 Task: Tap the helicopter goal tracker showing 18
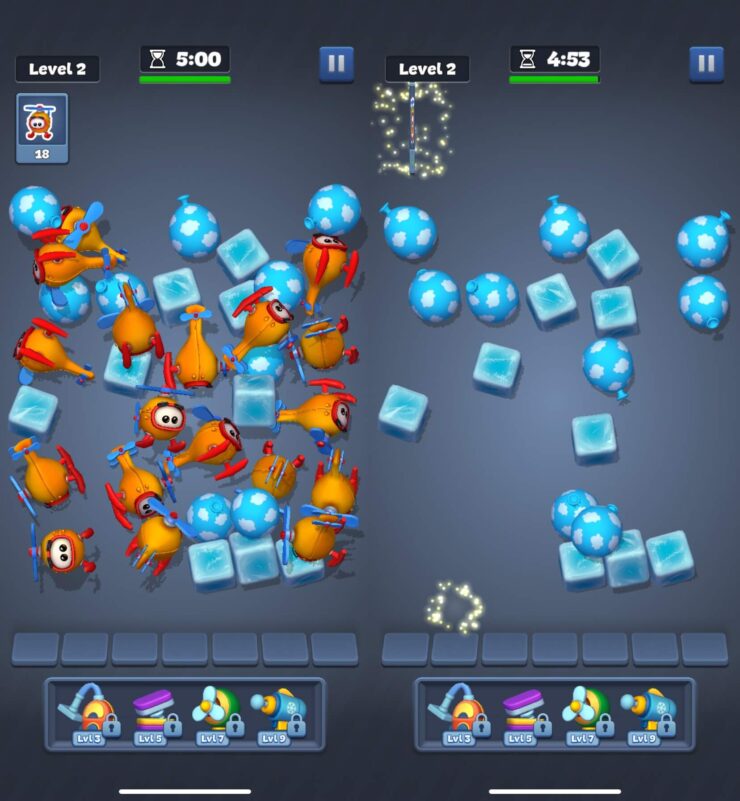[x=42, y=127]
